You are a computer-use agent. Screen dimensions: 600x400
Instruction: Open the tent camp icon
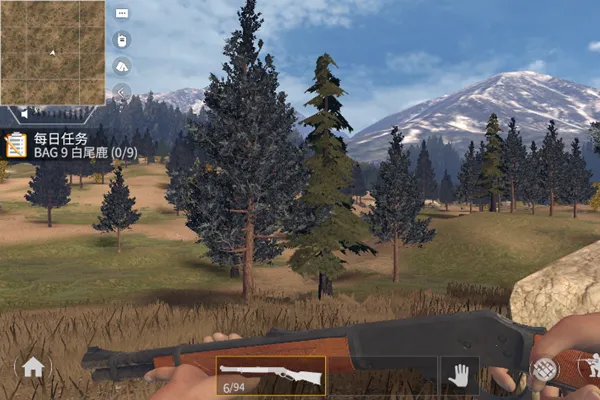[122, 66]
